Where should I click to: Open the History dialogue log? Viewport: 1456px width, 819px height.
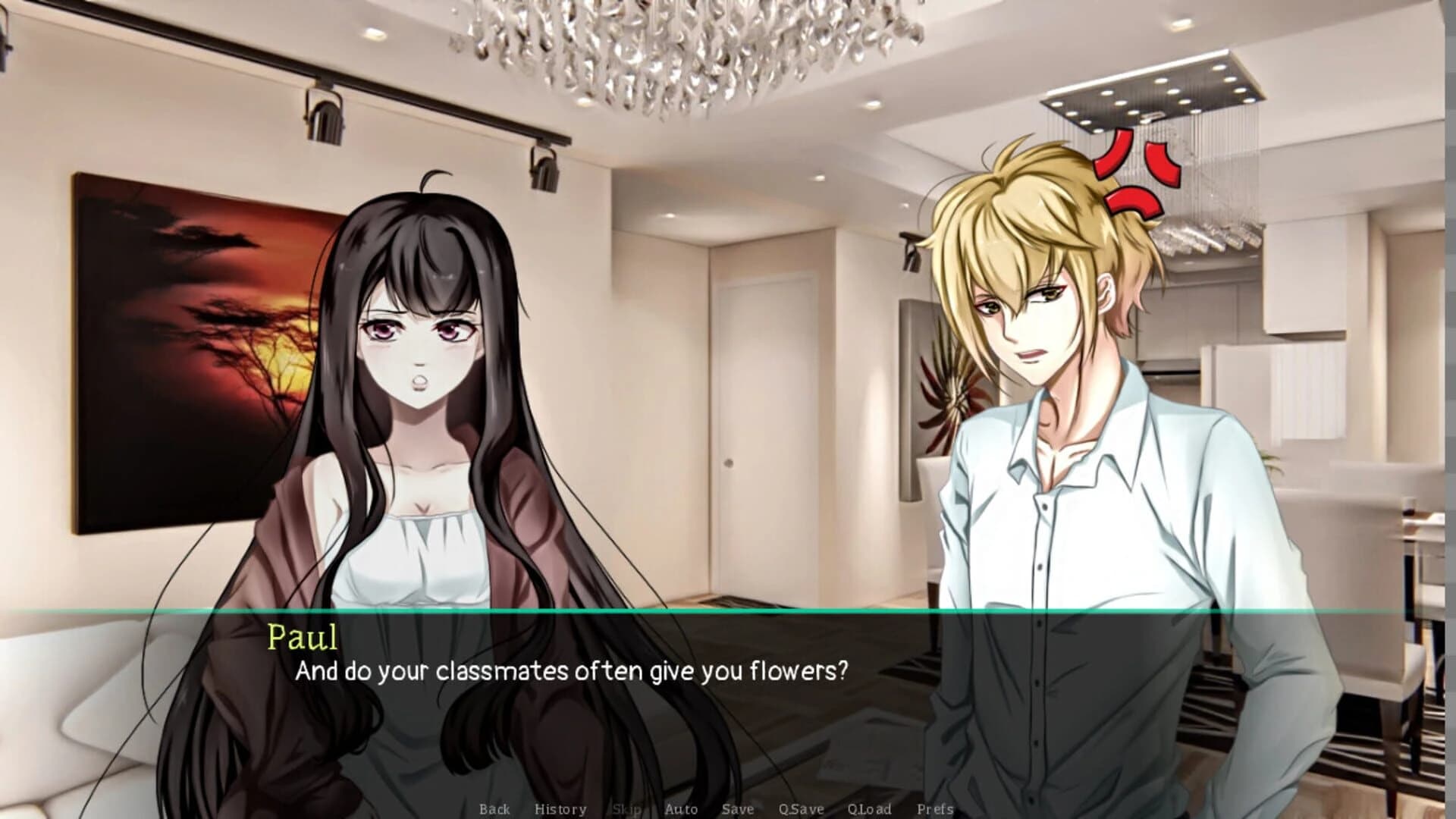[560, 809]
